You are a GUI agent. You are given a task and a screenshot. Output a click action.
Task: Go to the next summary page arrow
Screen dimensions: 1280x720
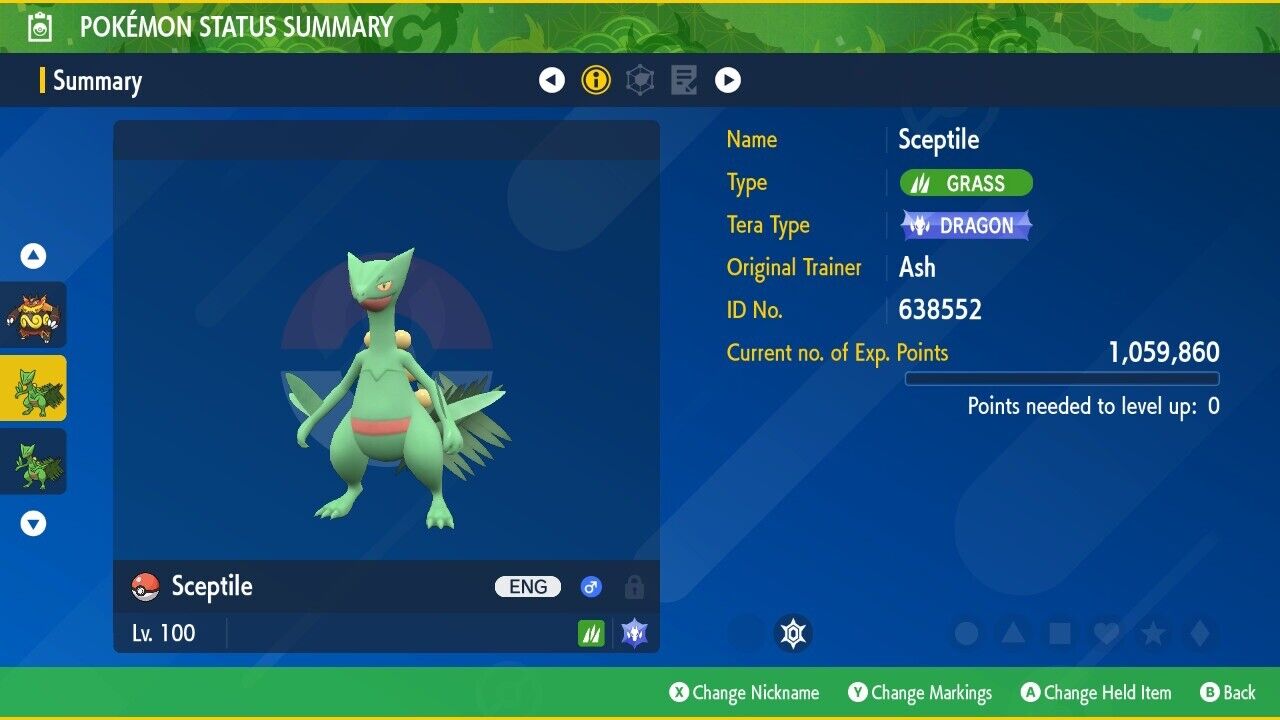pyautogui.click(x=728, y=80)
